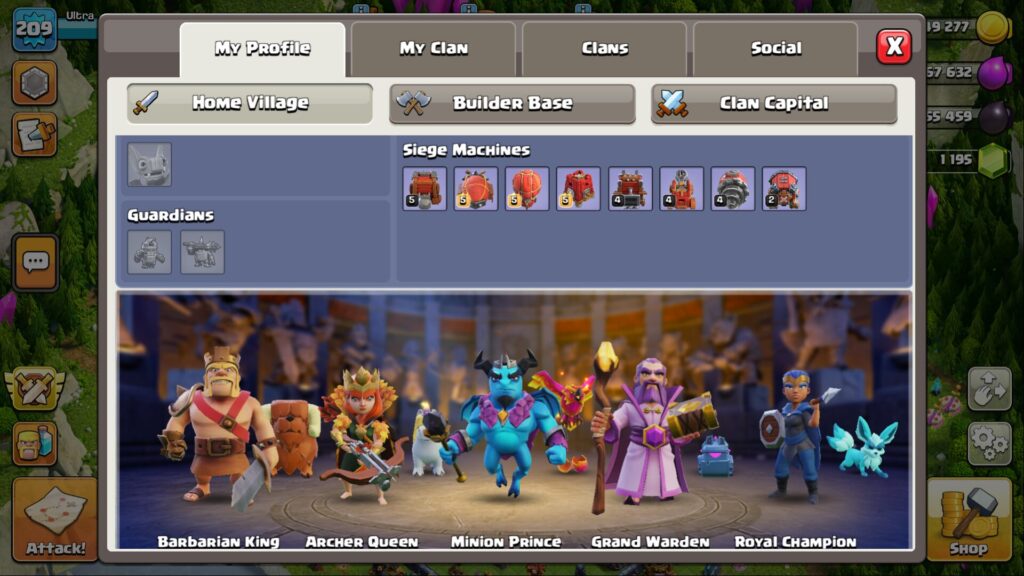Open the crossed swords winged badge icon

[x=34, y=389]
